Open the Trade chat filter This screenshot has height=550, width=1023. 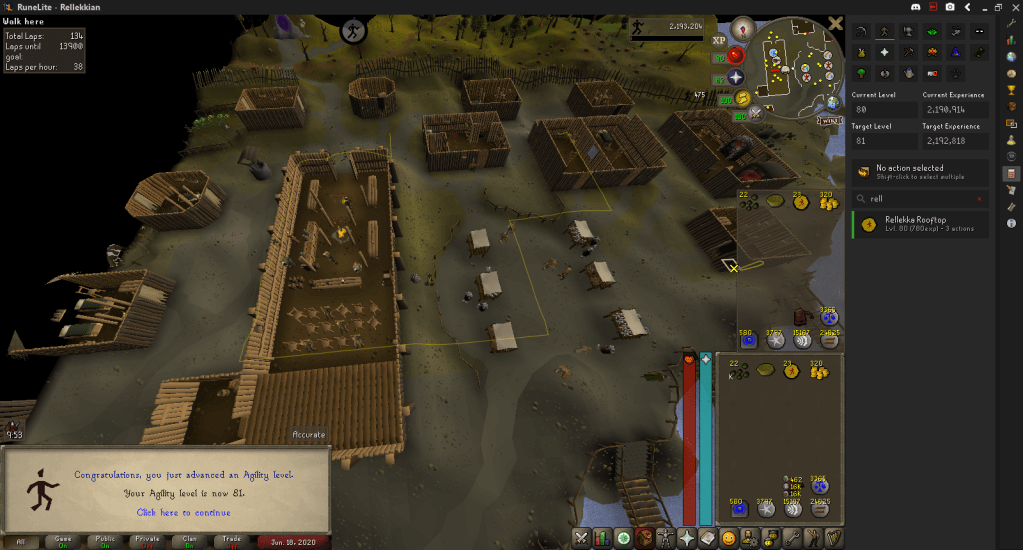tap(232, 541)
